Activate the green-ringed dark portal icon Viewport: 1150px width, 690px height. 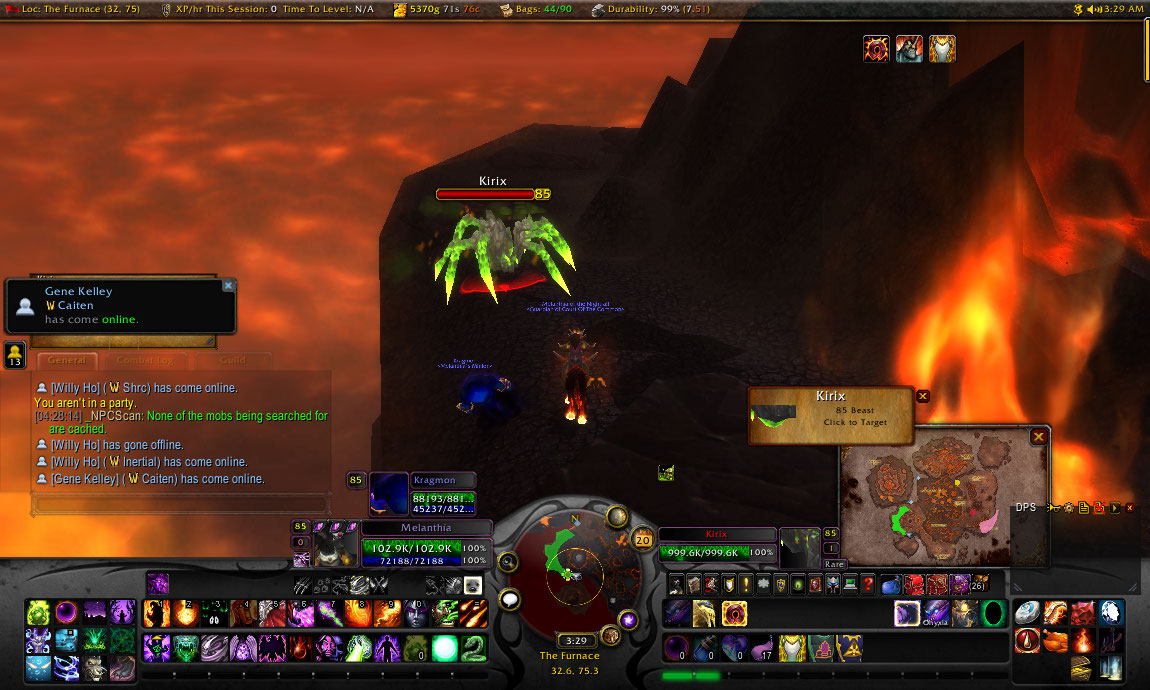click(x=993, y=613)
